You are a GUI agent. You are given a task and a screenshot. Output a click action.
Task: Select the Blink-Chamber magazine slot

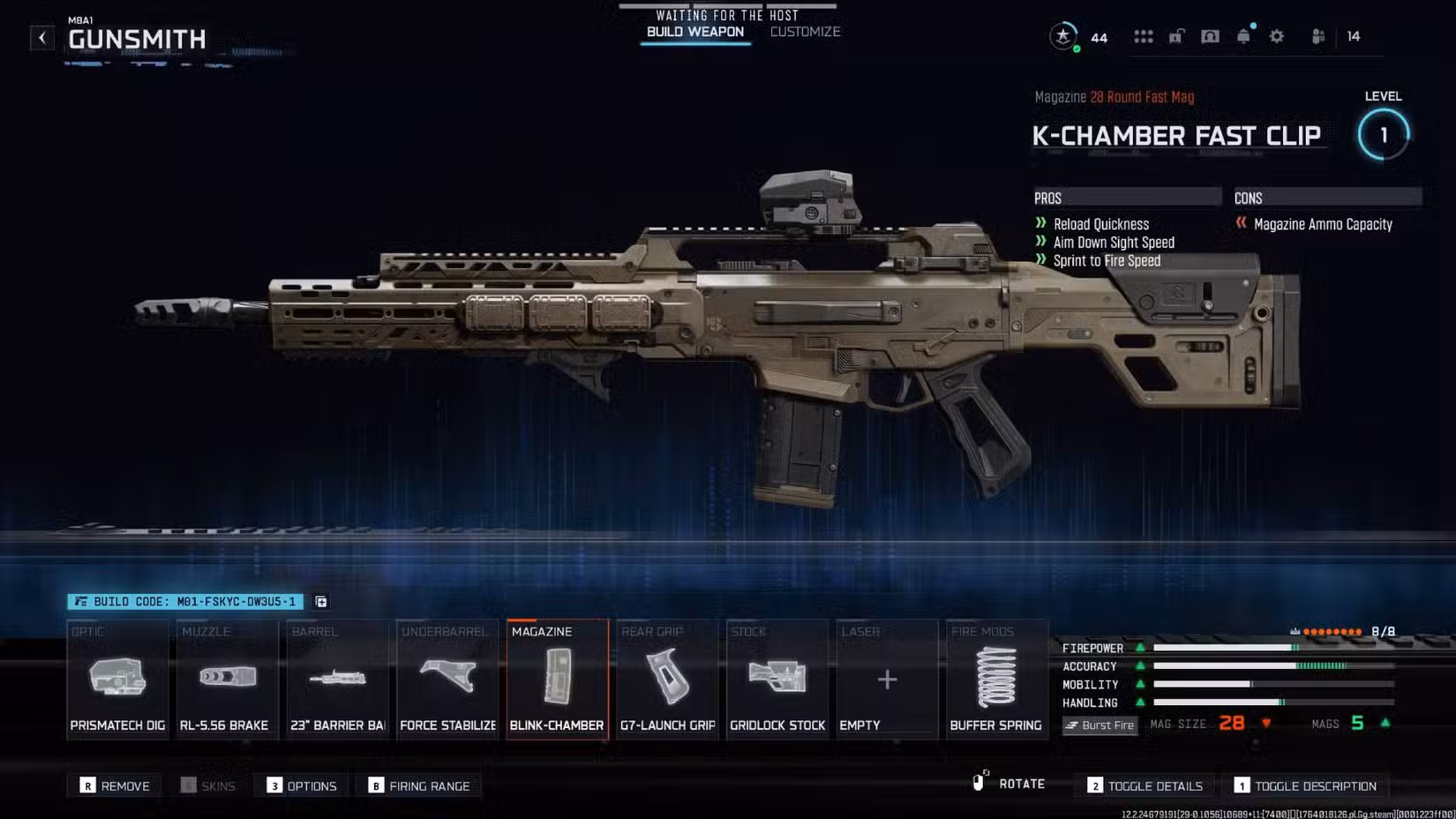click(557, 678)
